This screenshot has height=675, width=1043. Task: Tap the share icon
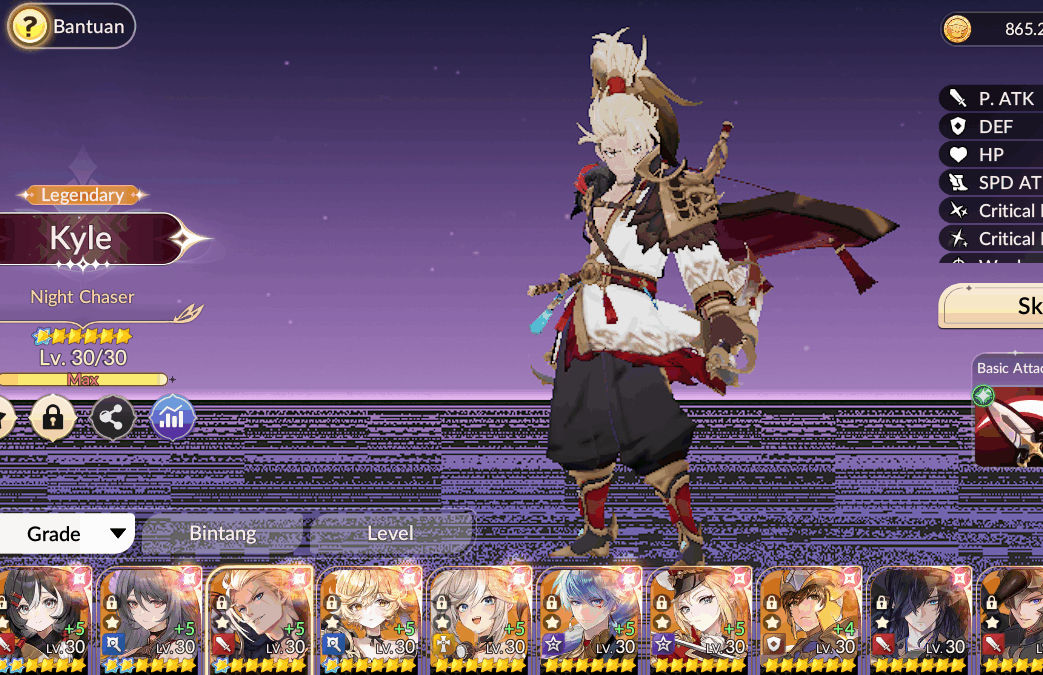tap(113, 418)
